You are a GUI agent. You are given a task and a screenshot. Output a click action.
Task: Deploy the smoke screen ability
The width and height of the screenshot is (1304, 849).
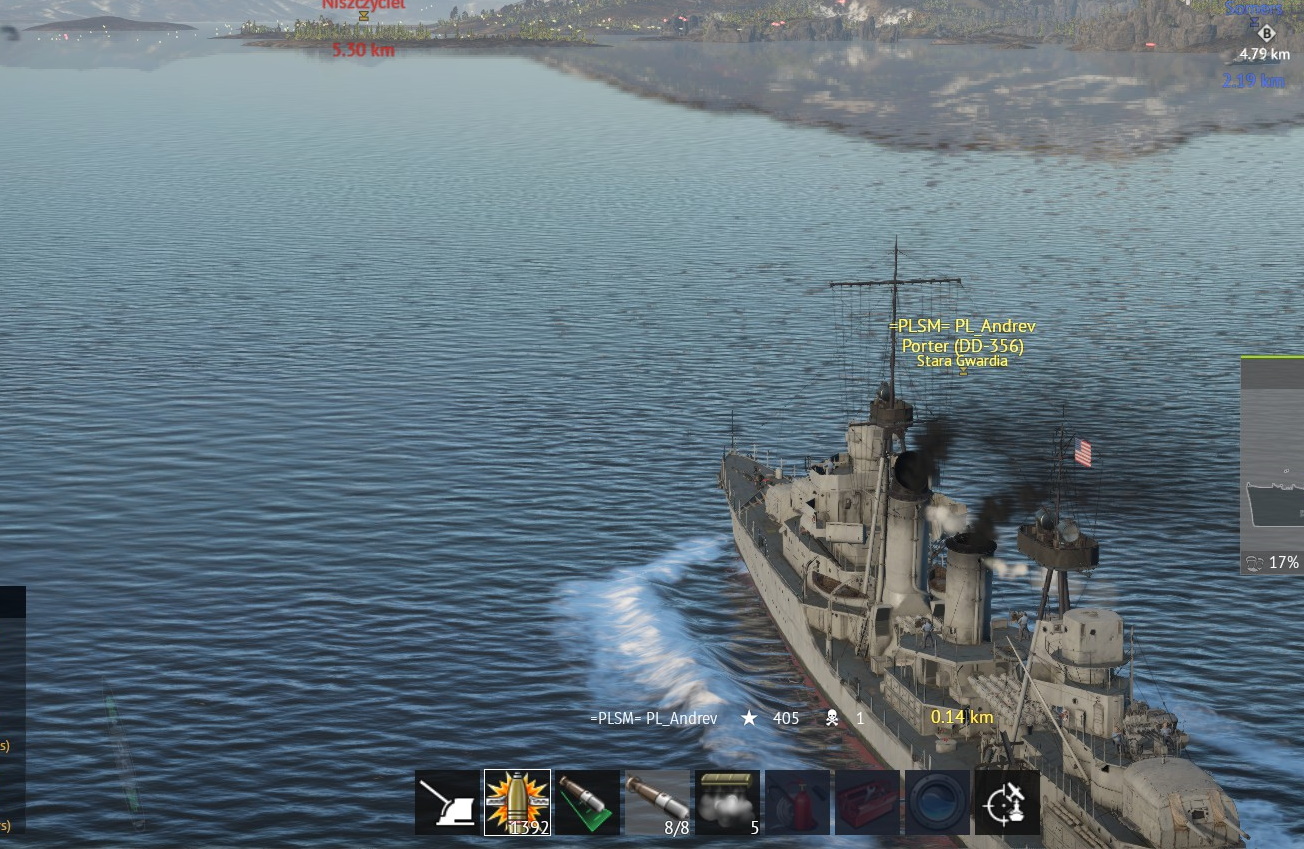[727, 802]
